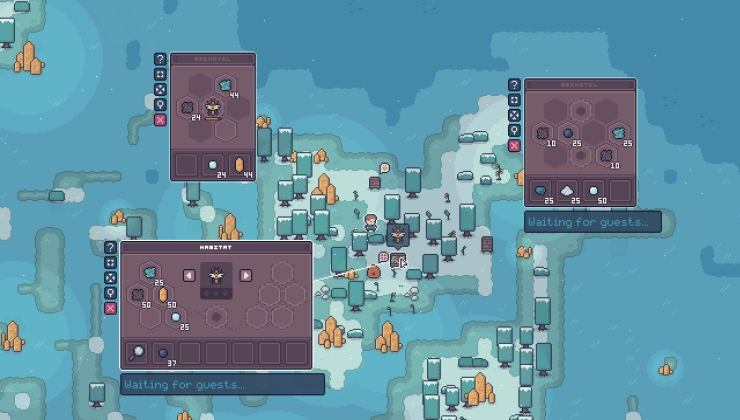The width and height of the screenshot is (740, 420).
Task: Pick the dark orb stack of 37
Action: pyautogui.click(x=163, y=353)
